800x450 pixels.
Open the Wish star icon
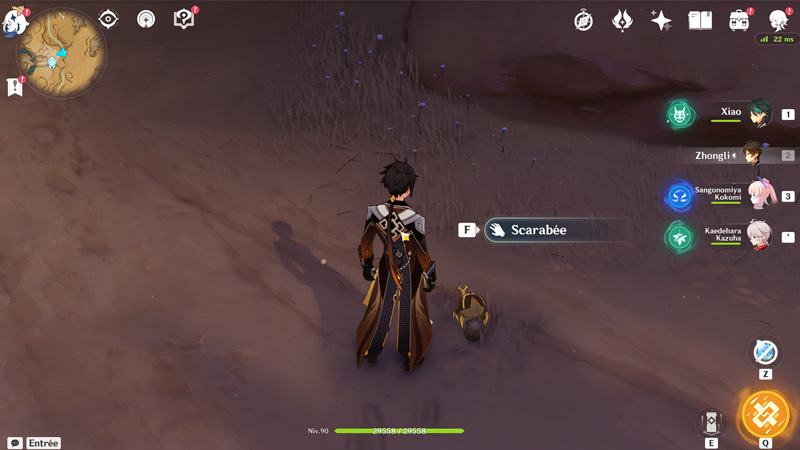[660, 20]
